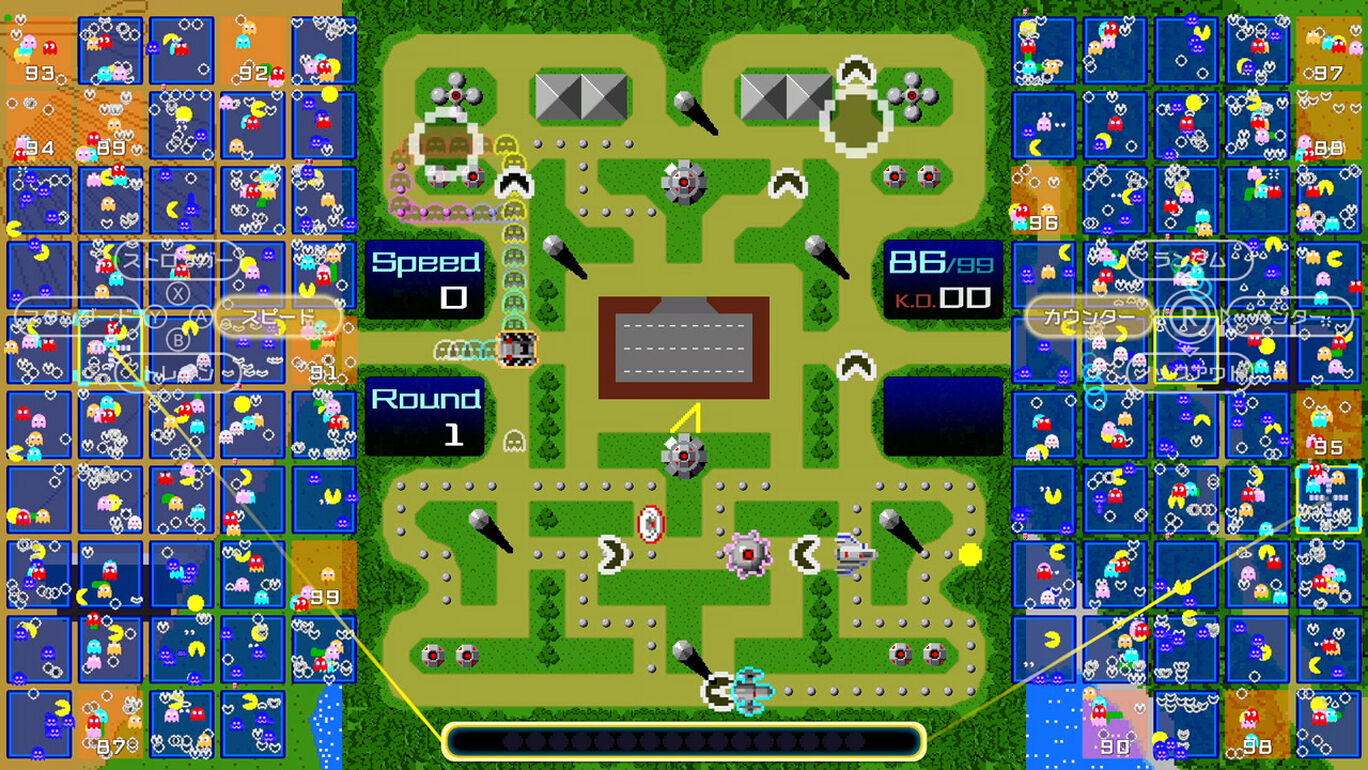Click the right arrow toward Hunter targeting
Image resolution: width=1368 pixels, height=770 pixels.
click(1224, 316)
